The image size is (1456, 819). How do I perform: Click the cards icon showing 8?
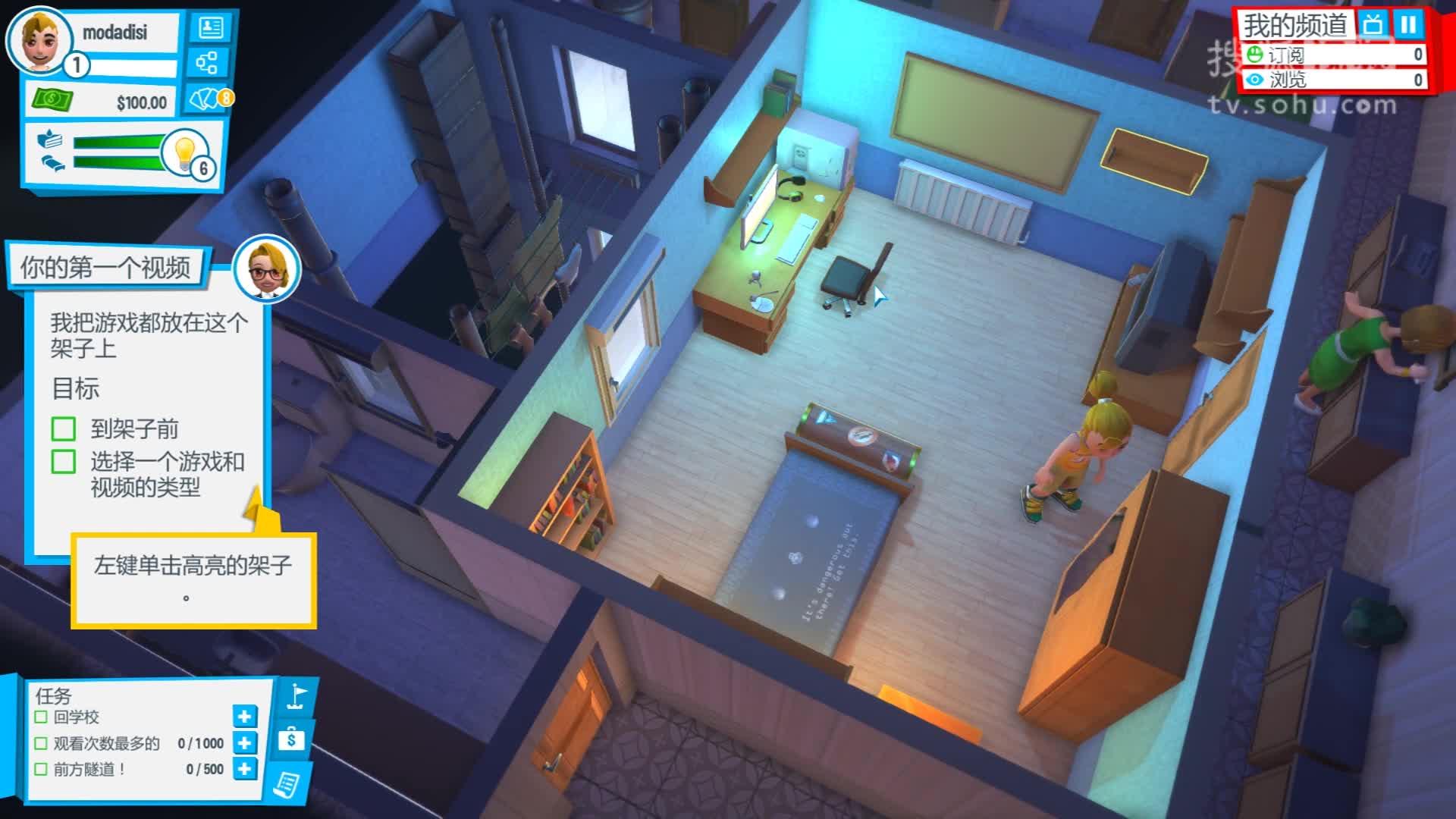click(205, 99)
